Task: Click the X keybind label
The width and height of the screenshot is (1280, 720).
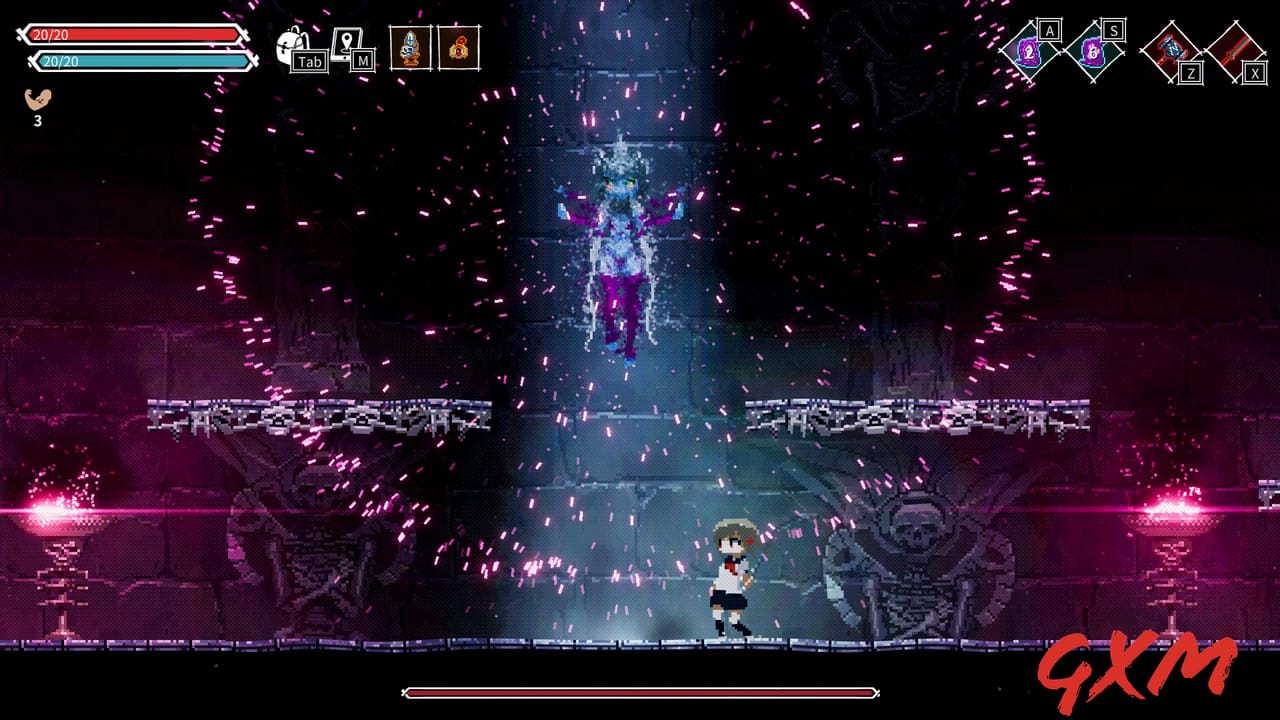Action: pos(1254,73)
